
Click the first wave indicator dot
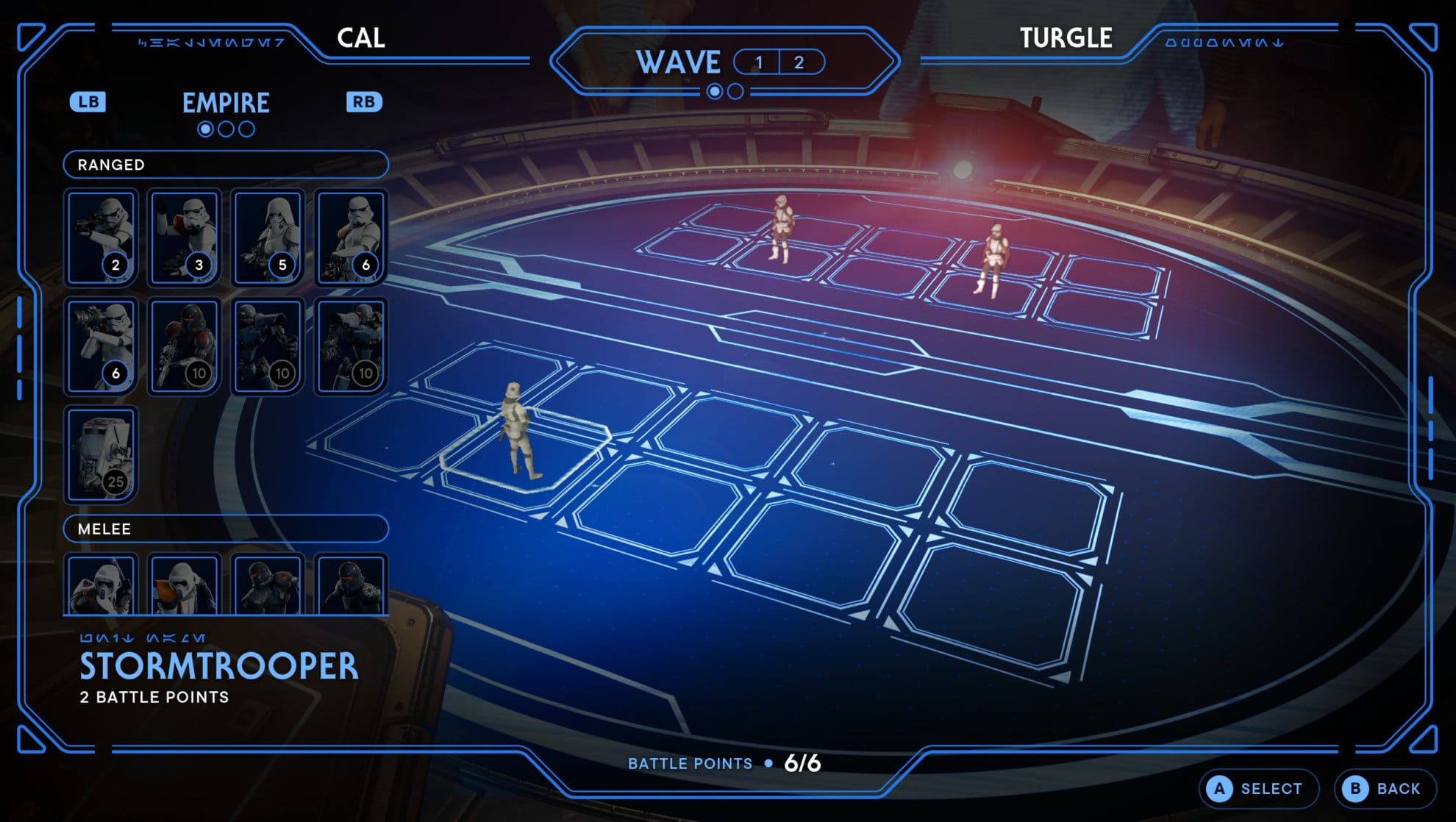(x=714, y=93)
